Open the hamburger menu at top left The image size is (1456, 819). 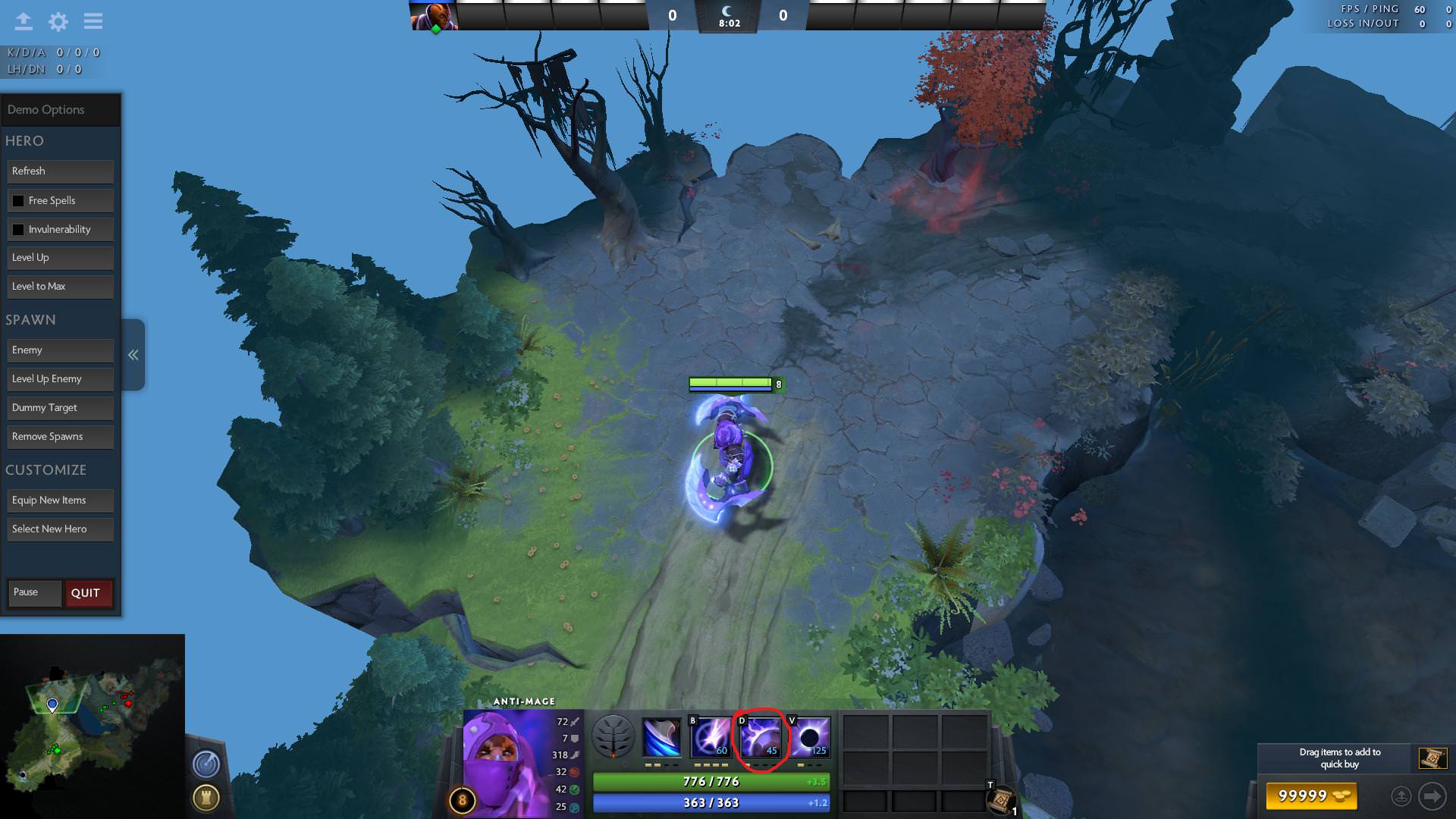point(93,21)
